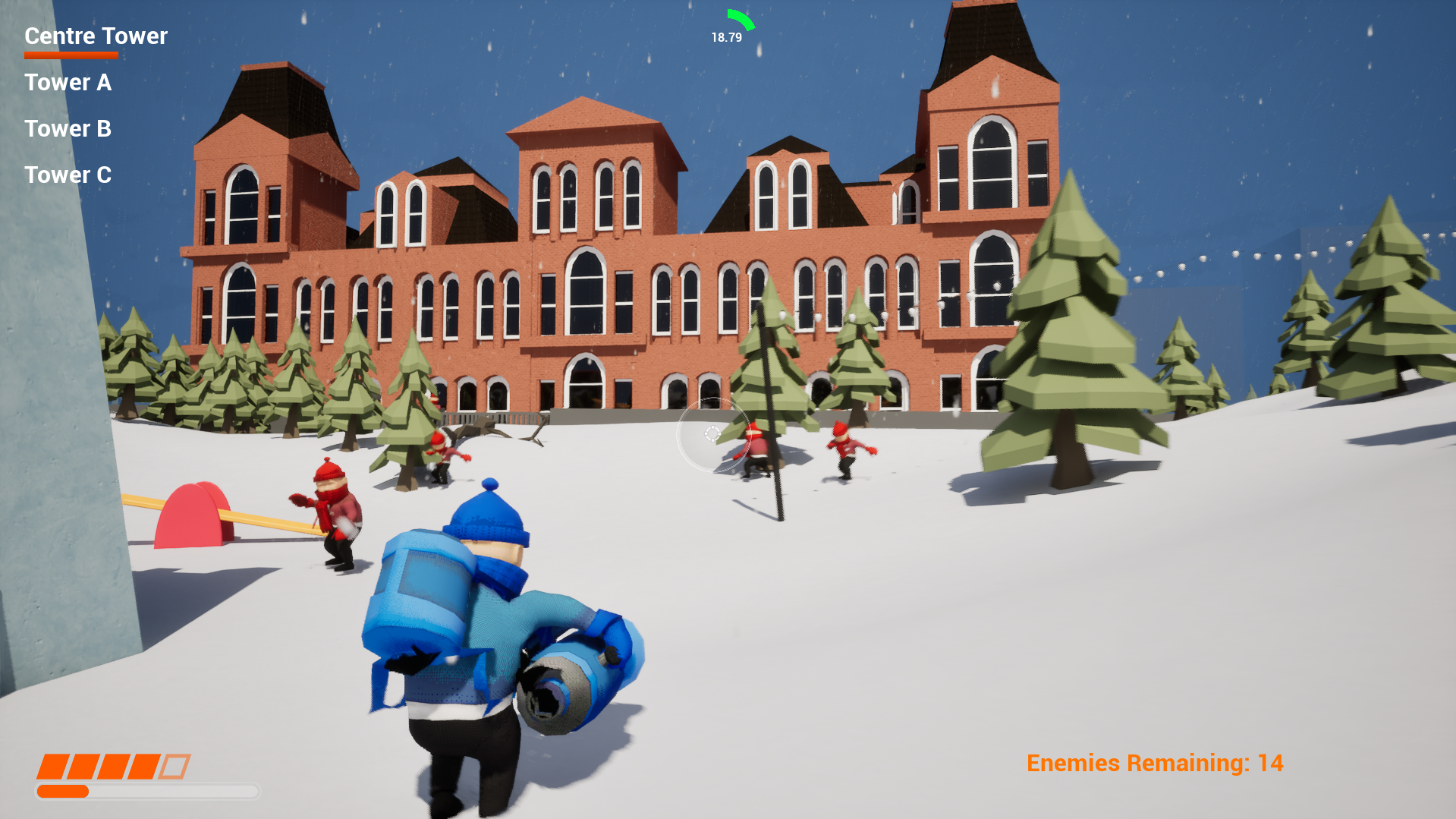Click the crosshair reticle in screen center

(x=712, y=433)
